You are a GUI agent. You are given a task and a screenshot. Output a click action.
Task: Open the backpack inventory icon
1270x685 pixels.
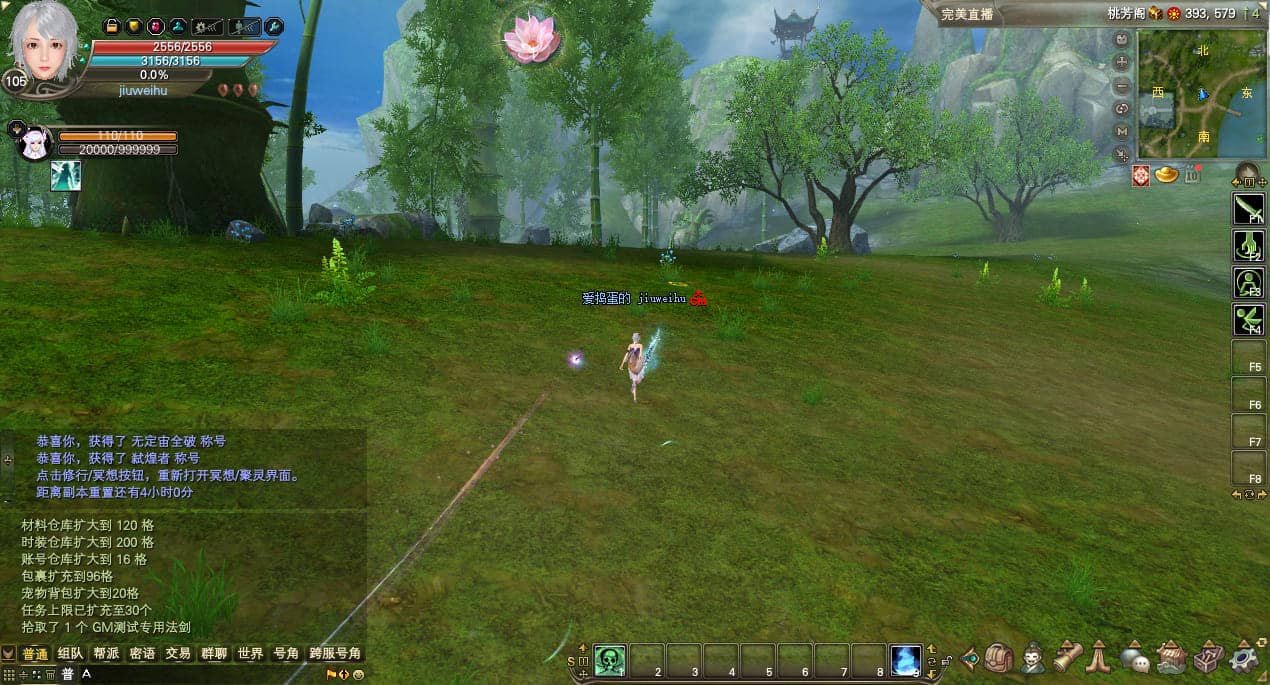click(x=999, y=657)
